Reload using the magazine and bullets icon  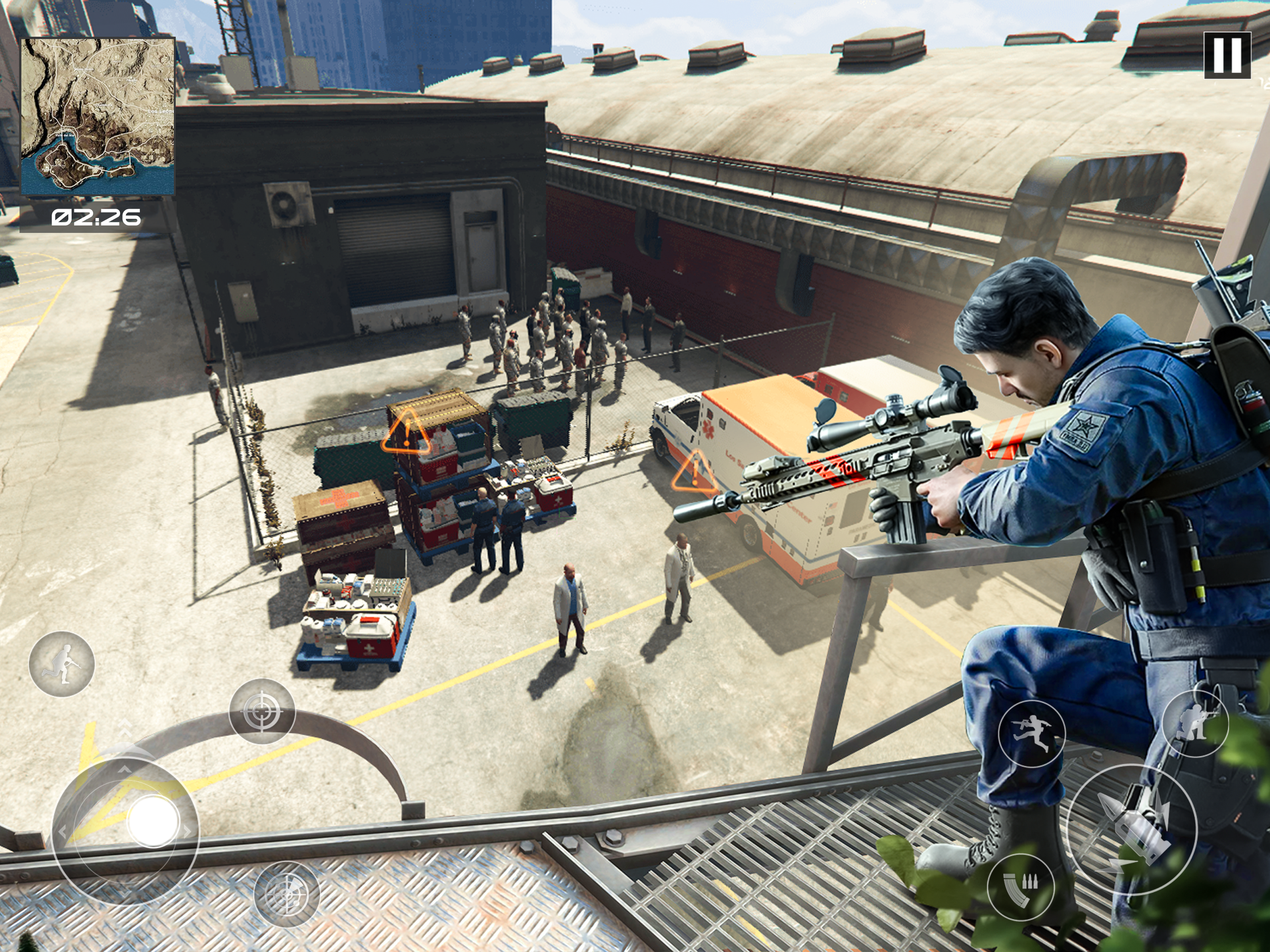1020,887
